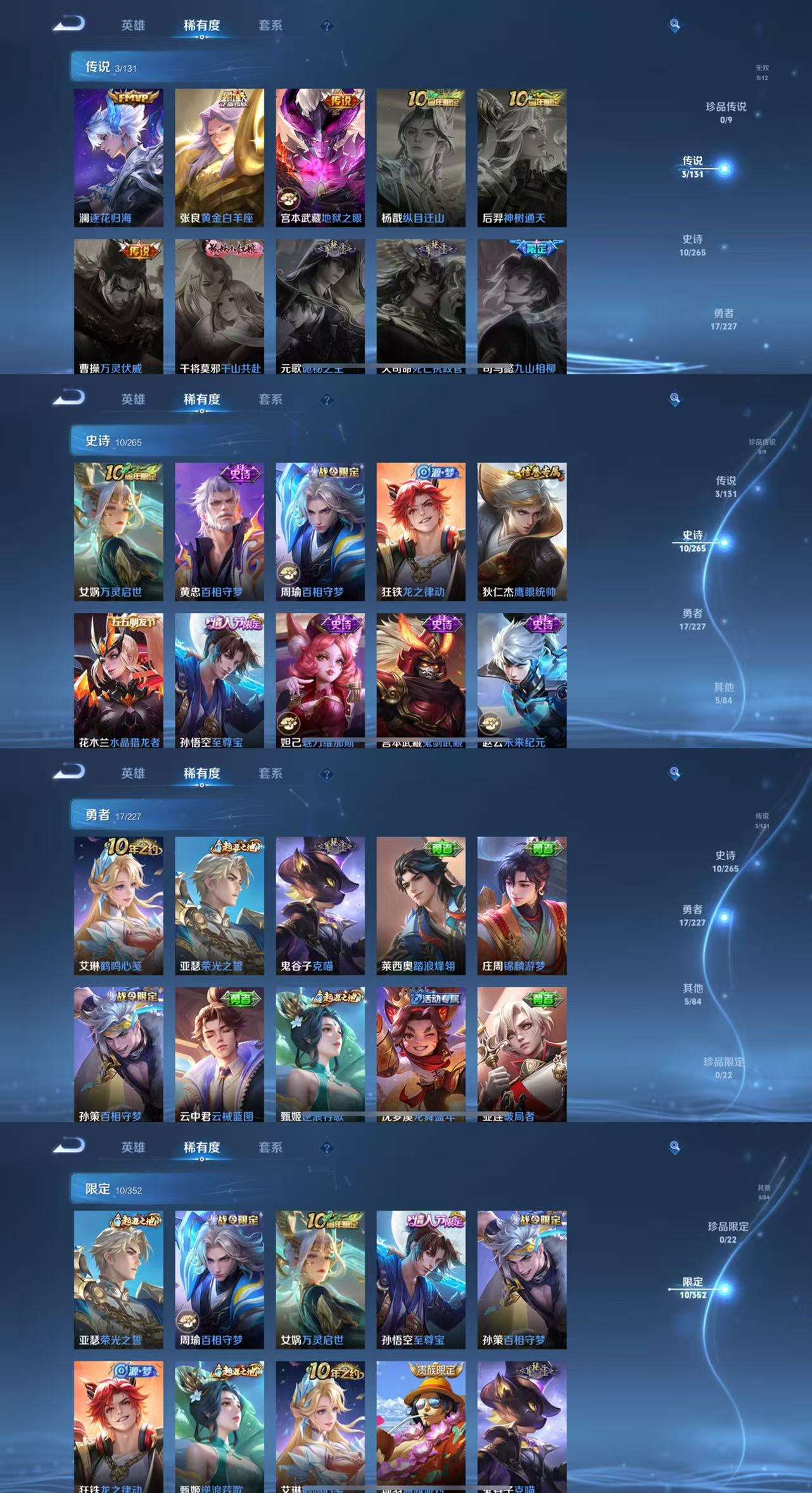
Task: Open the 花木兰 水晶猎龙者 skin
Action: [118, 679]
